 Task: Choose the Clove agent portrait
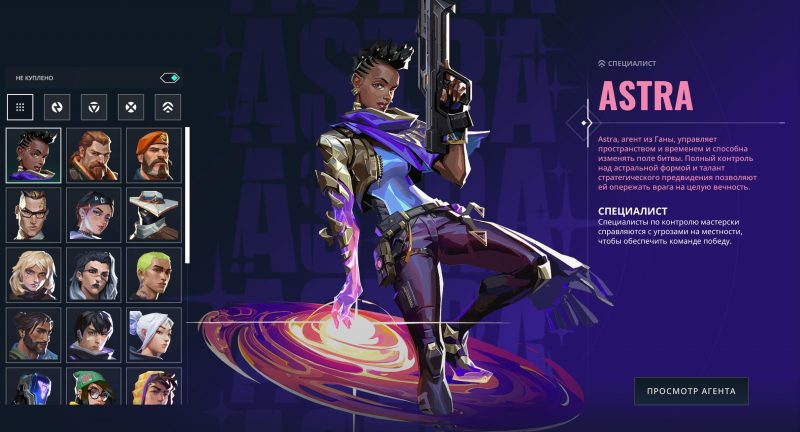tap(94, 214)
